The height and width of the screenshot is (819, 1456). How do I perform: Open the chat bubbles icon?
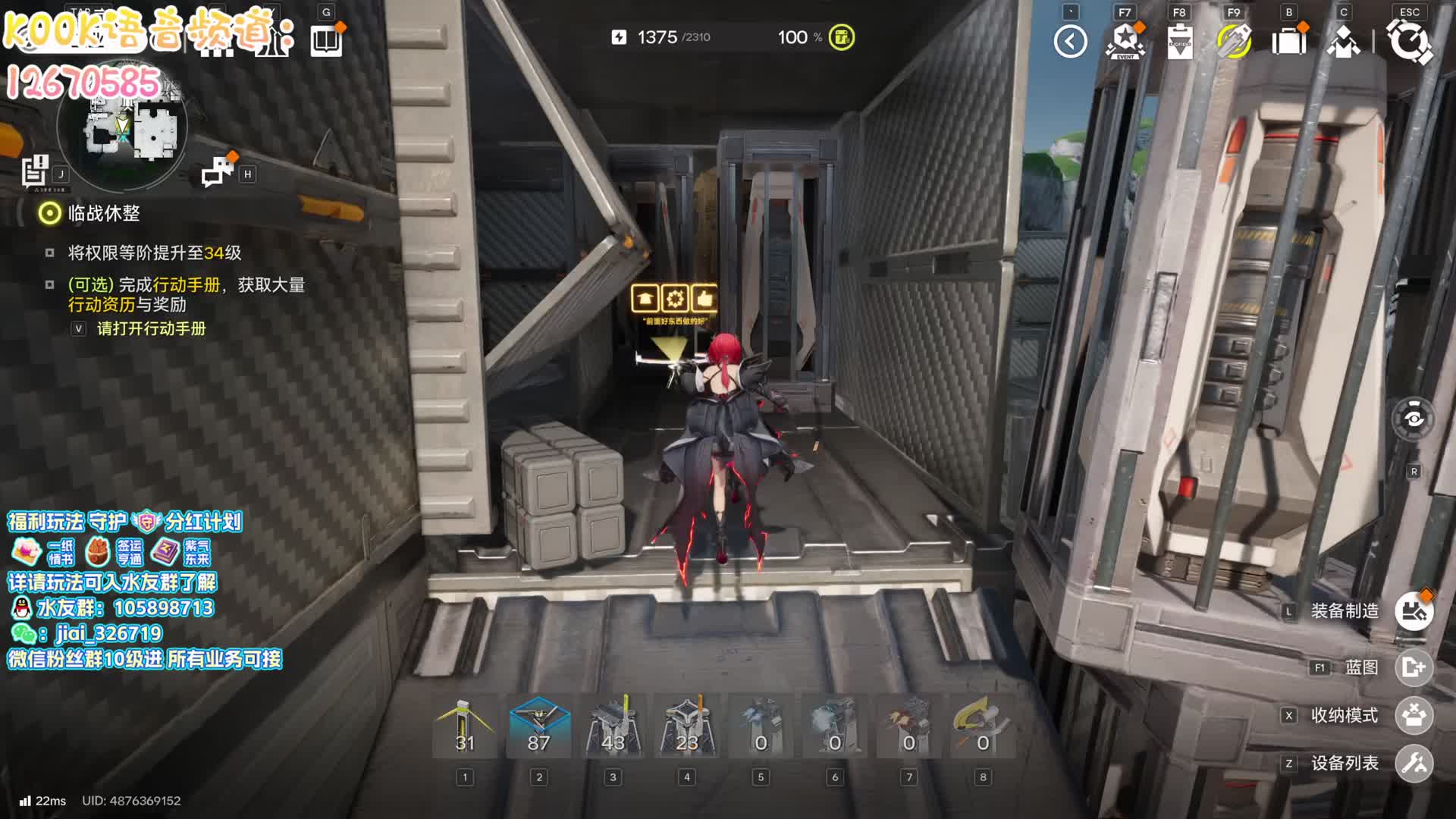pos(218,172)
